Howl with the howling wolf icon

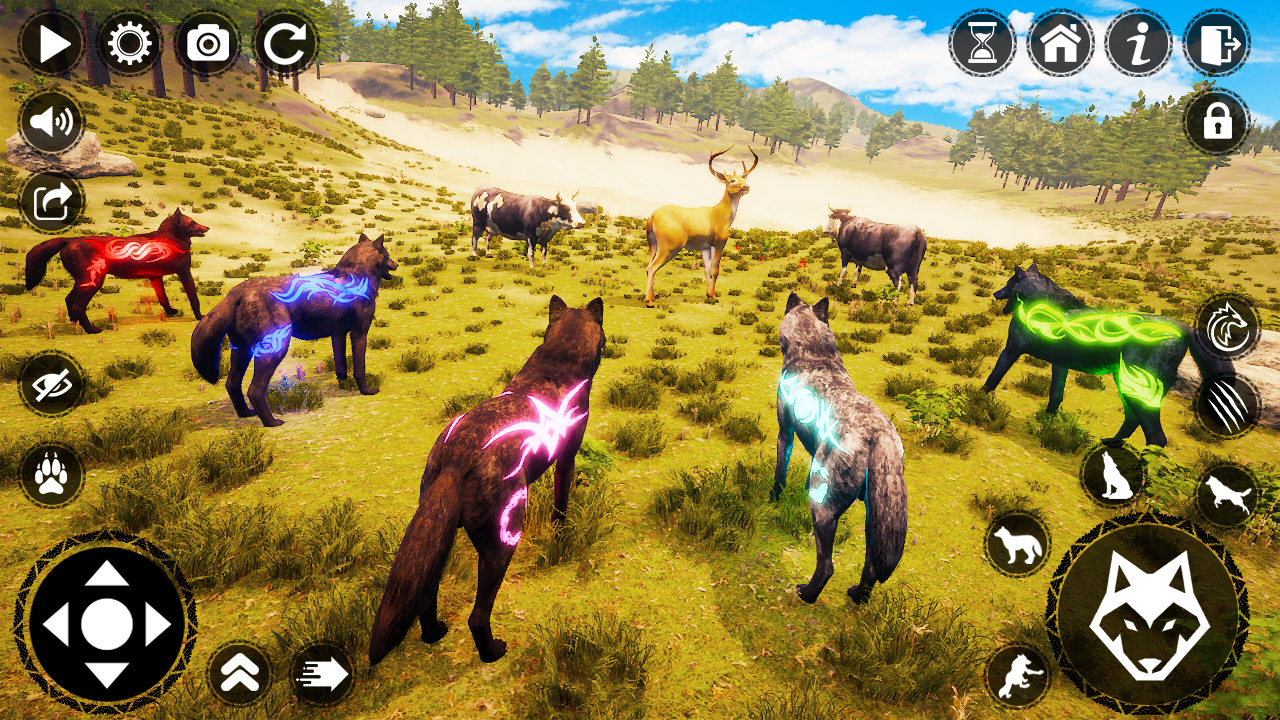tap(1113, 478)
